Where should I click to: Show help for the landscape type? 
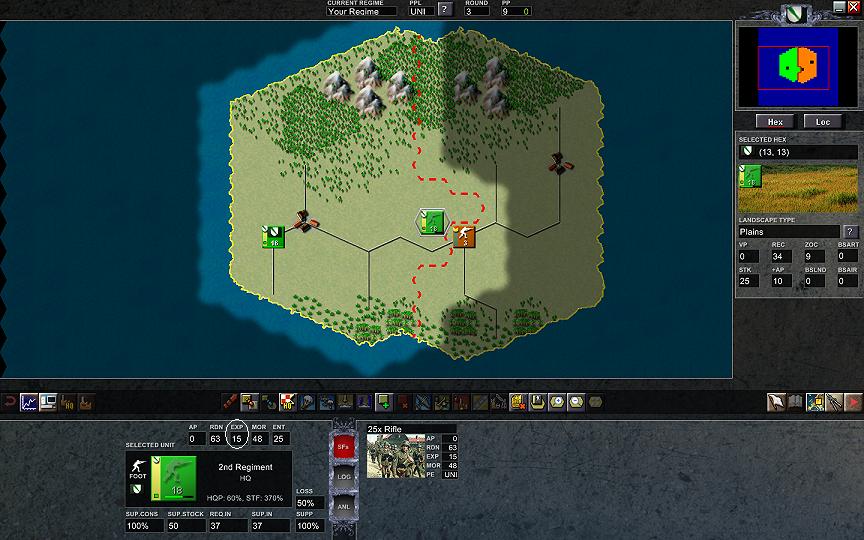pos(851,232)
